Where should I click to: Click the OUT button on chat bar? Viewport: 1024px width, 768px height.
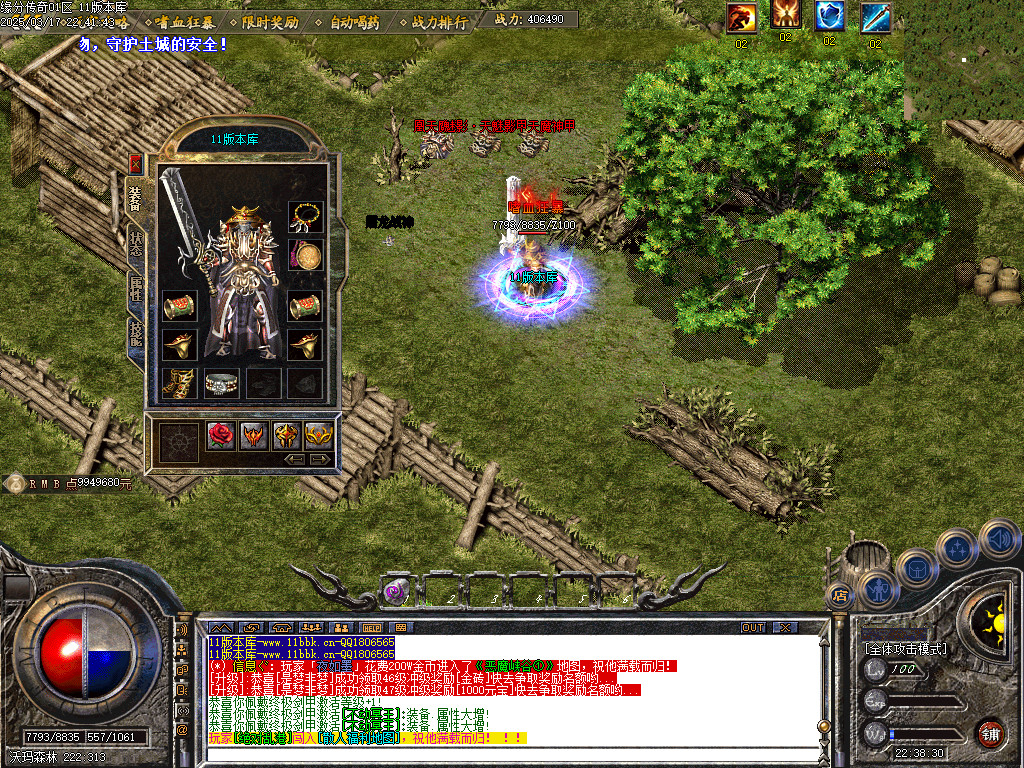point(753,627)
